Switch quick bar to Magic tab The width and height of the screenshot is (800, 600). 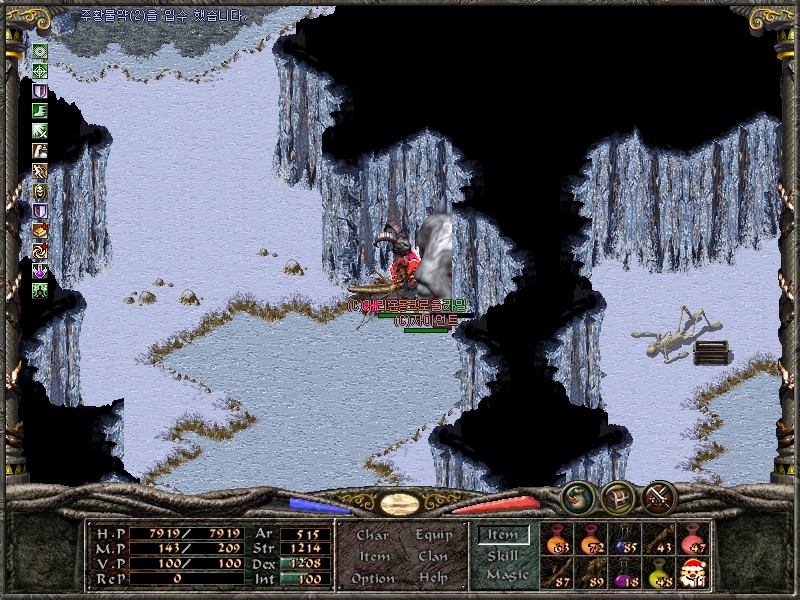507,575
